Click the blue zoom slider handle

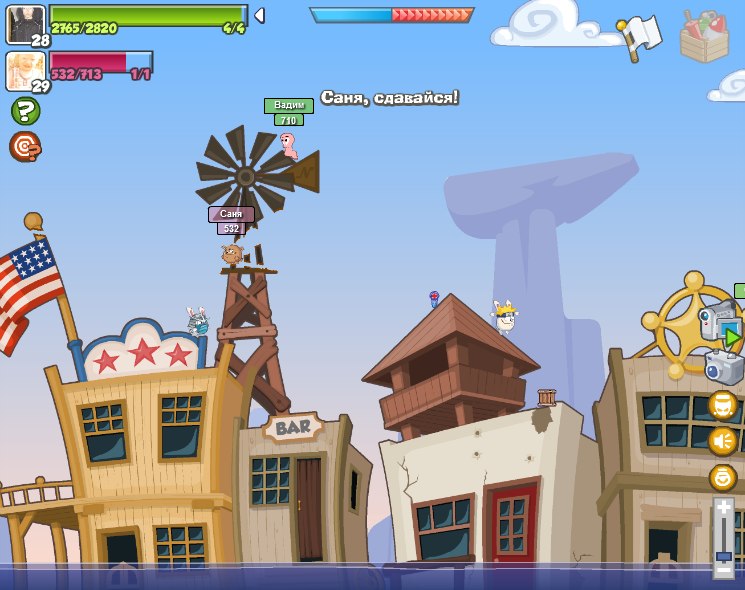(724, 556)
